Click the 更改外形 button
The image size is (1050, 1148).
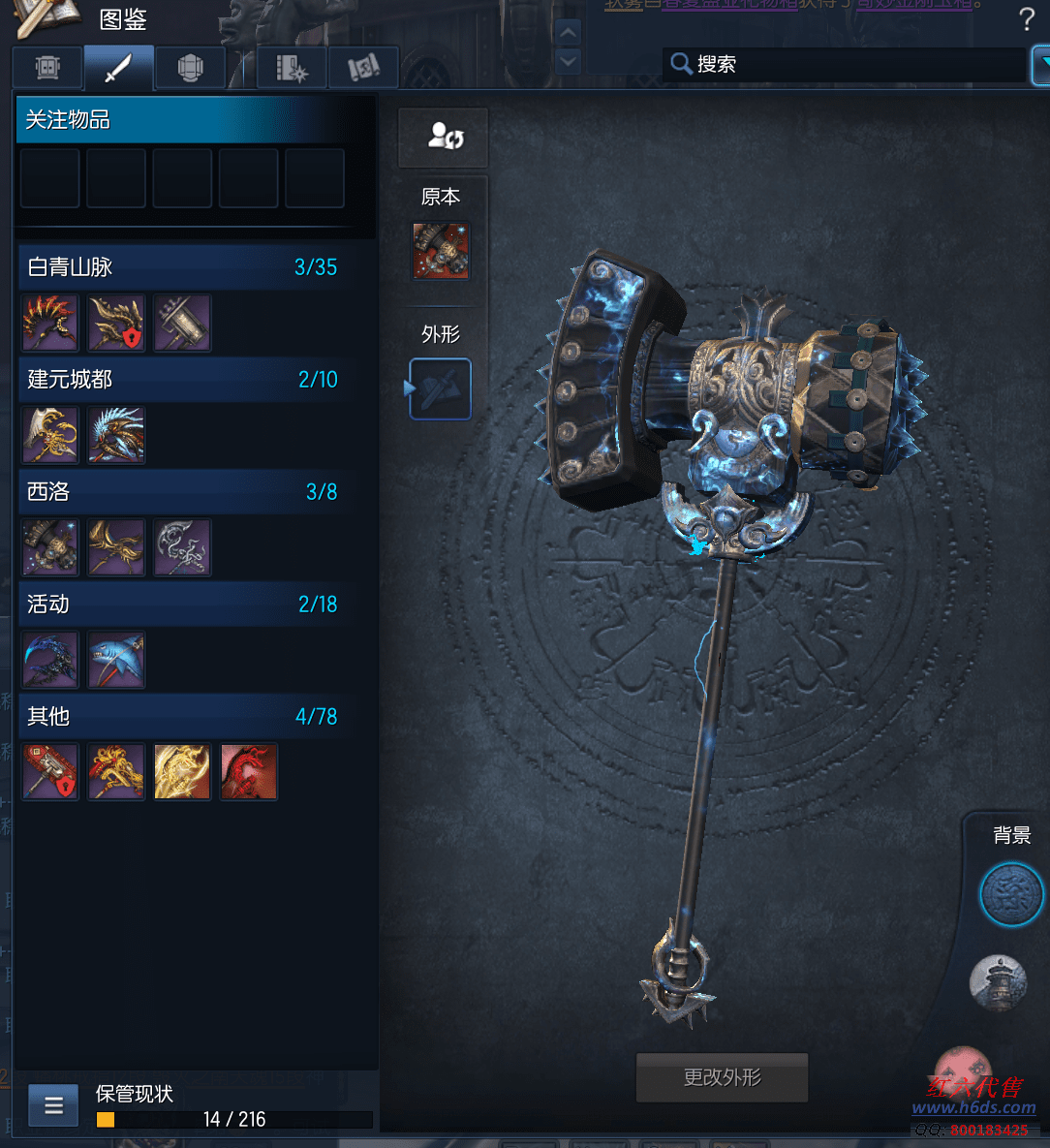click(722, 1077)
